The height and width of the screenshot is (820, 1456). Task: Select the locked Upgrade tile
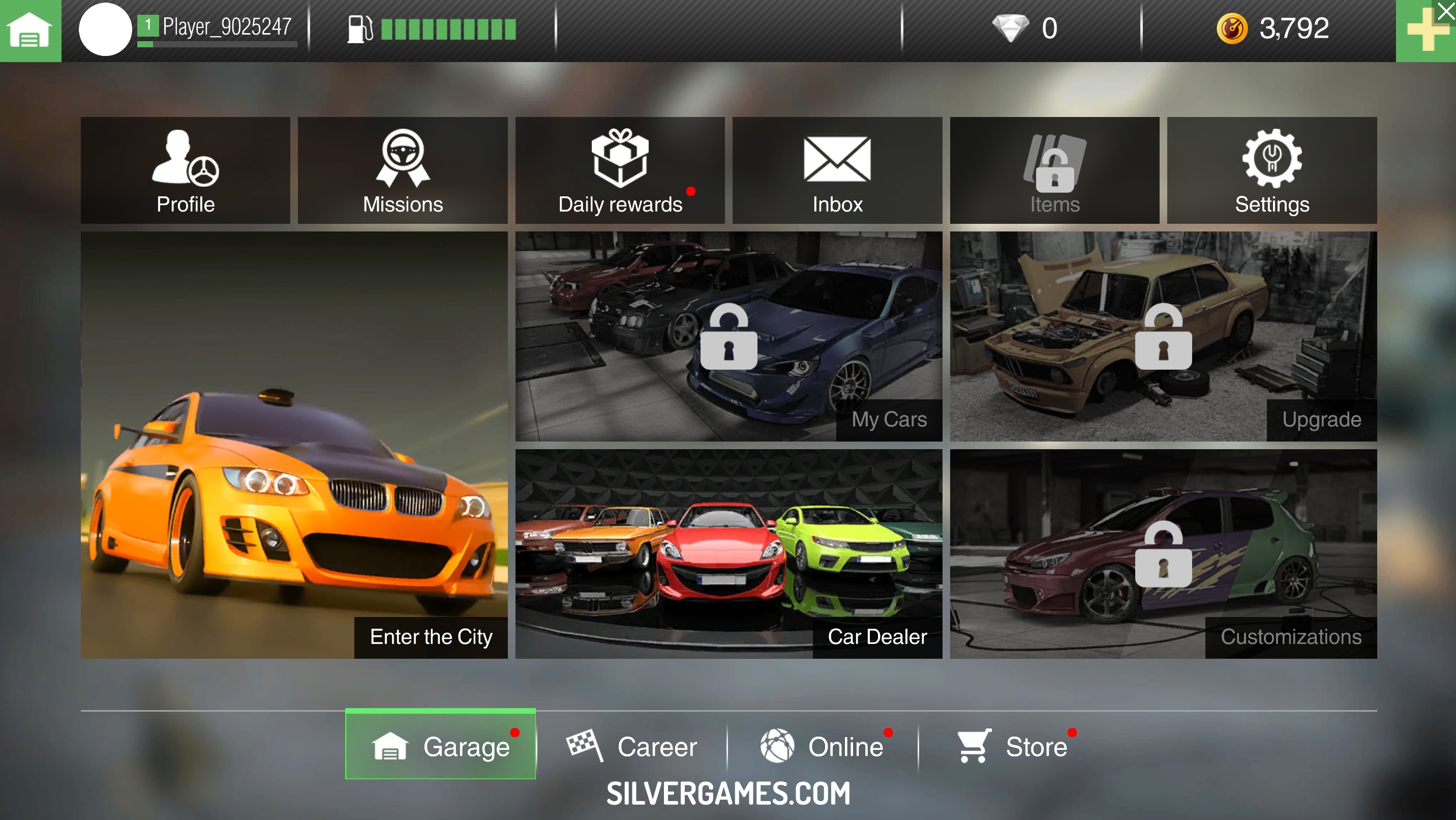(x=1163, y=336)
